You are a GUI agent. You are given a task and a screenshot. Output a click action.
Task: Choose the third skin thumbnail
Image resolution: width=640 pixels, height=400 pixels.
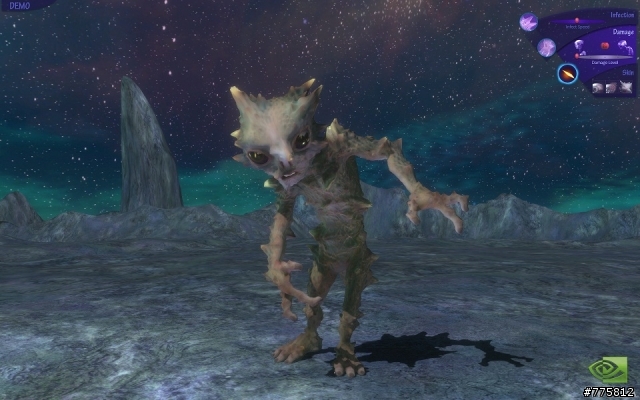626,88
